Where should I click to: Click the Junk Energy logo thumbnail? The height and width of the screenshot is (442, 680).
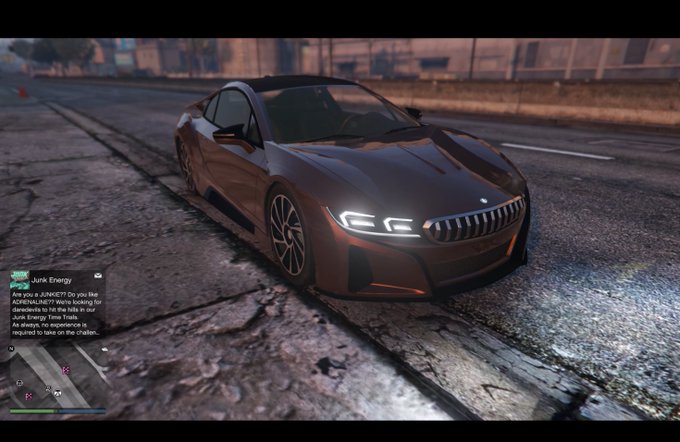coord(19,279)
